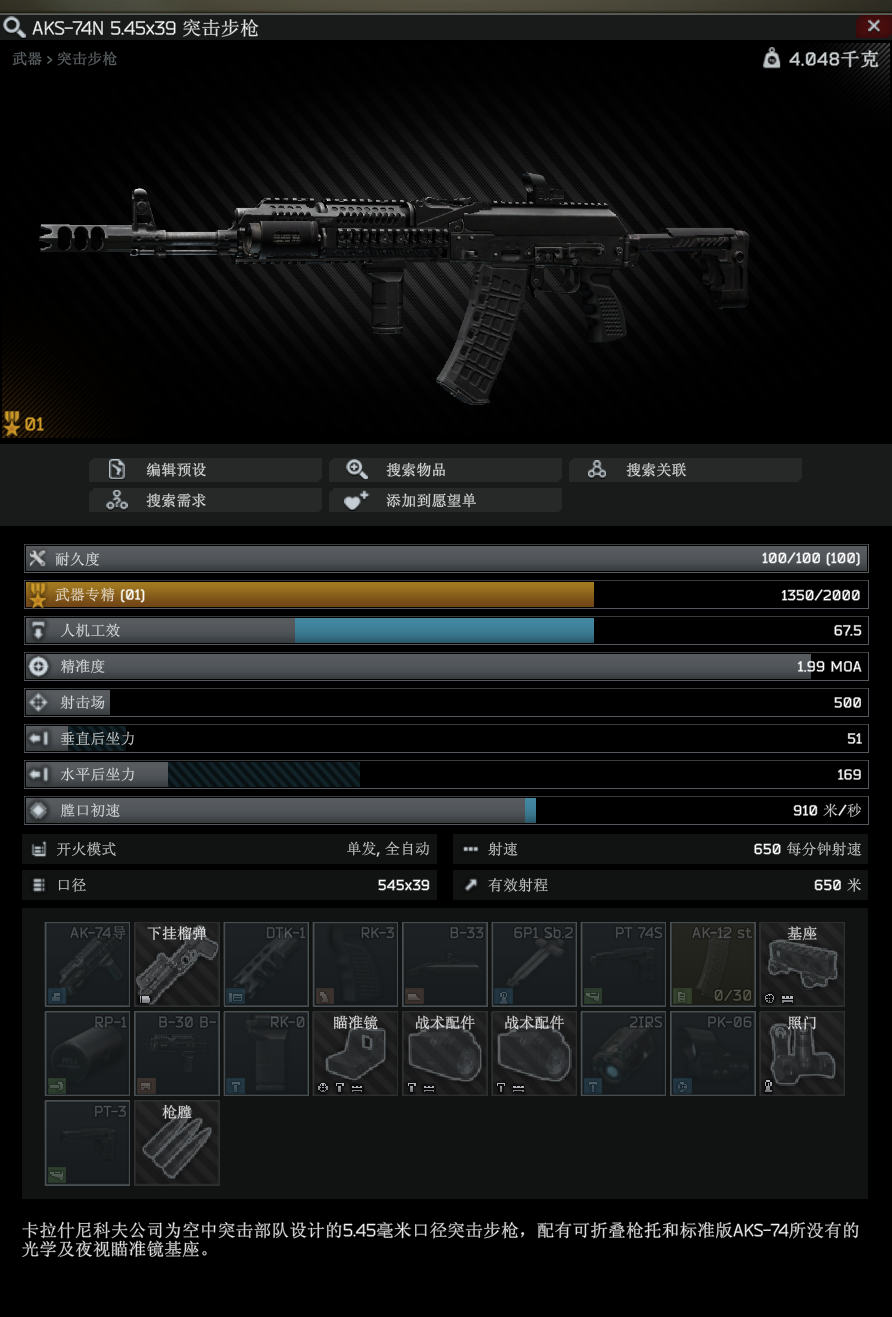
Task: Click the 编辑预设 (edit preset) button
Action: point(205,470)
